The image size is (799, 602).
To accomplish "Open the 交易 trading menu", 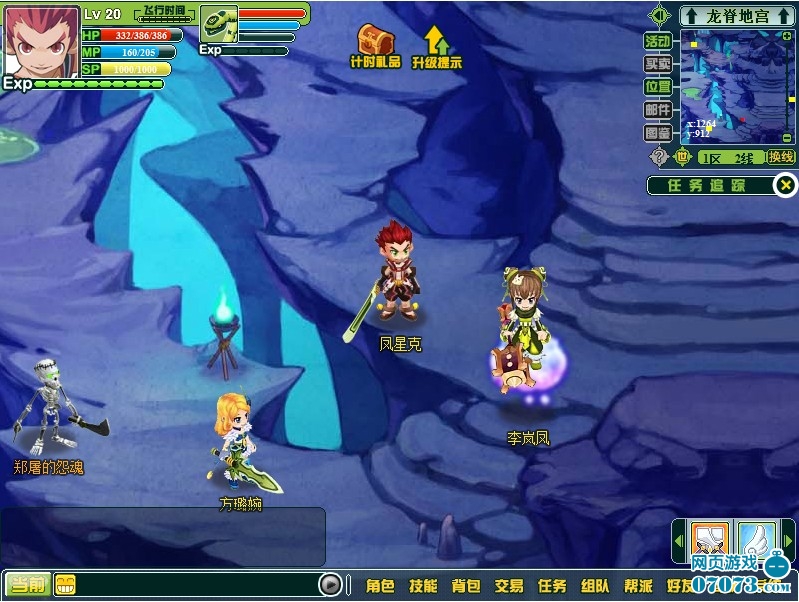I will click(x=509, y=586).
